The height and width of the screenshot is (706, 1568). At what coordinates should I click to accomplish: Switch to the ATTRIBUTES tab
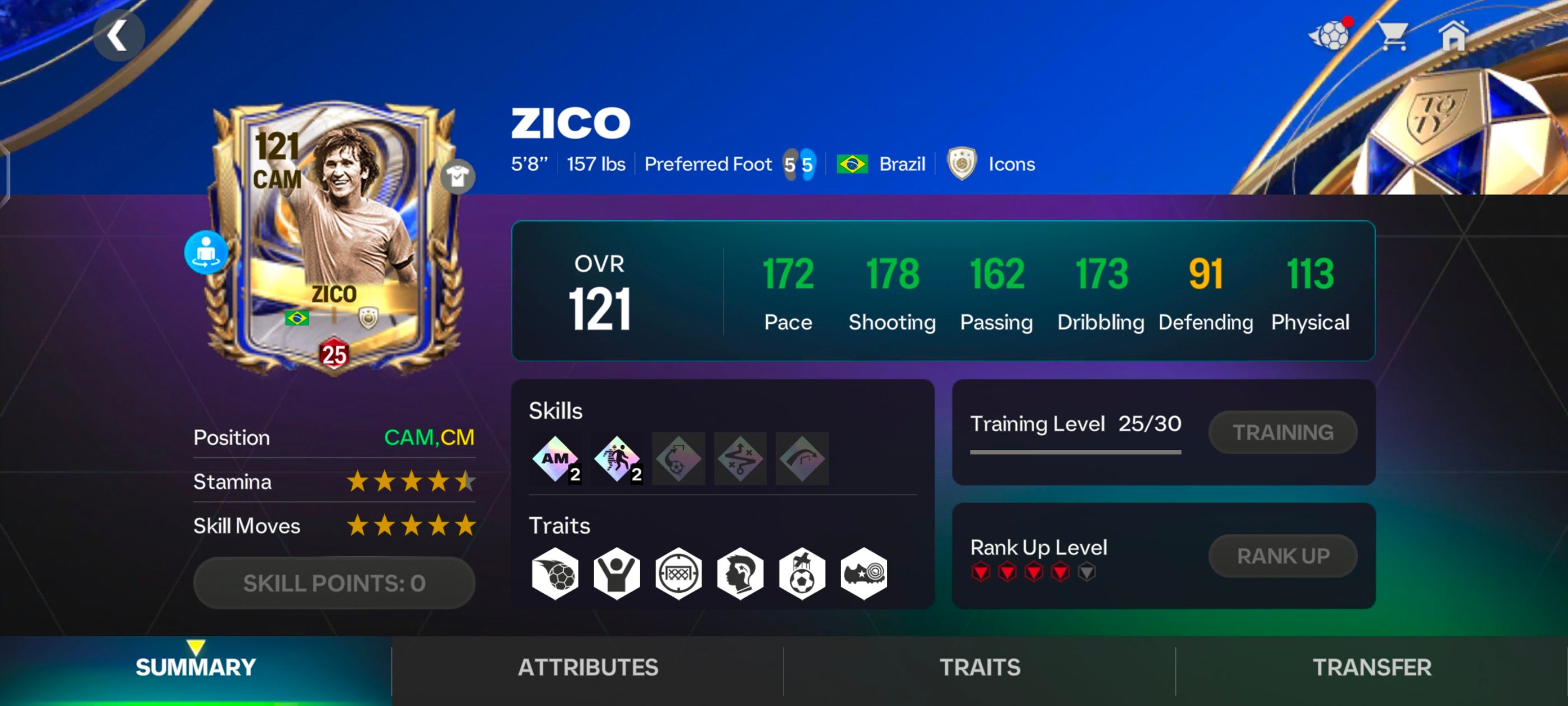click(587, 668)
